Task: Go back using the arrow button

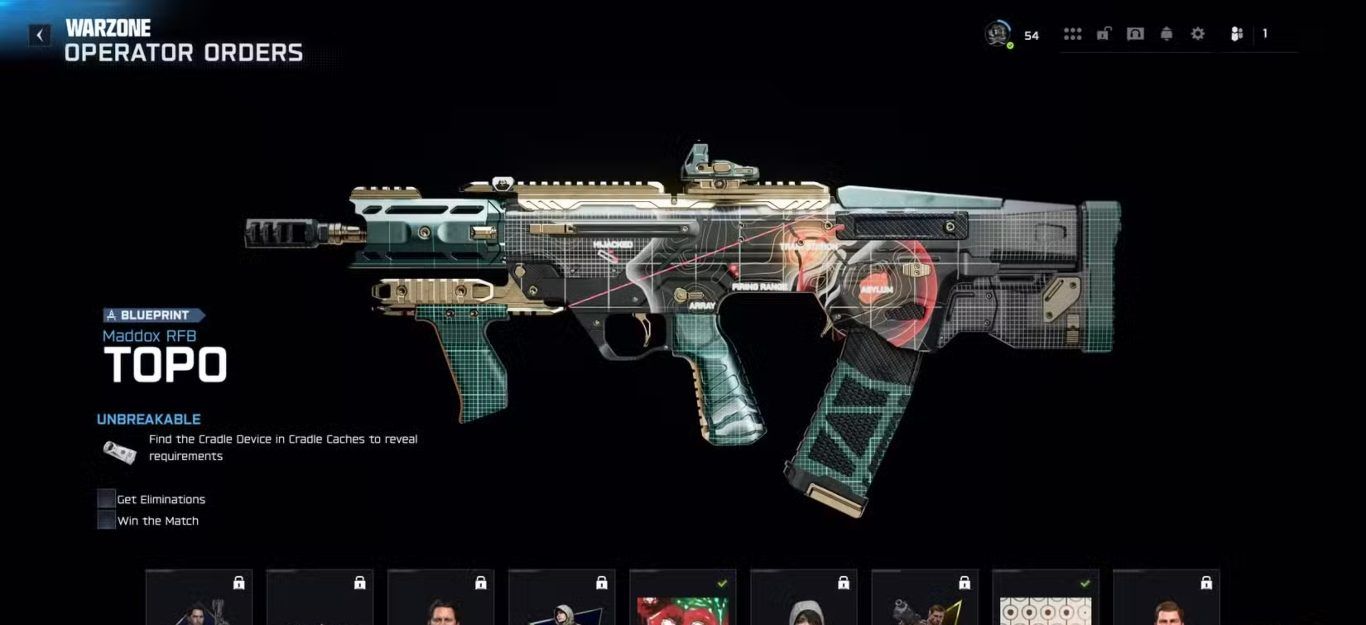Action: pos(39,35)
